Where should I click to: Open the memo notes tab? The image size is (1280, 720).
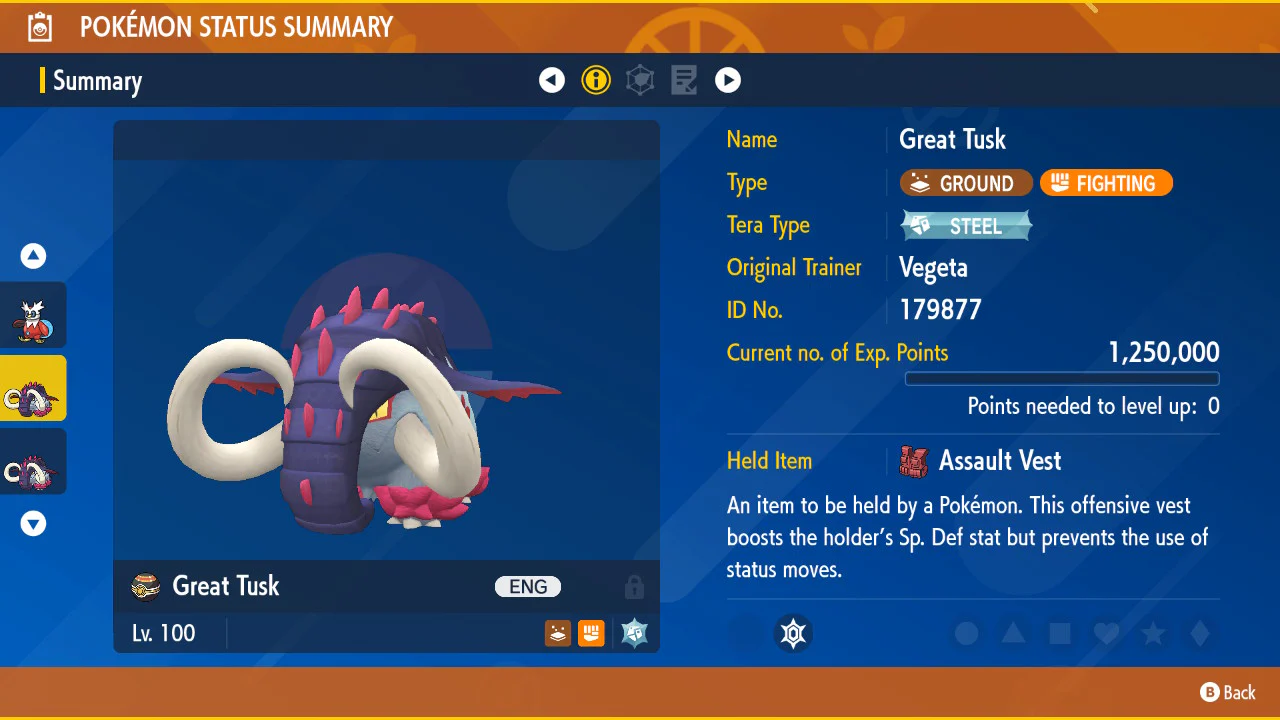[684, 80]
